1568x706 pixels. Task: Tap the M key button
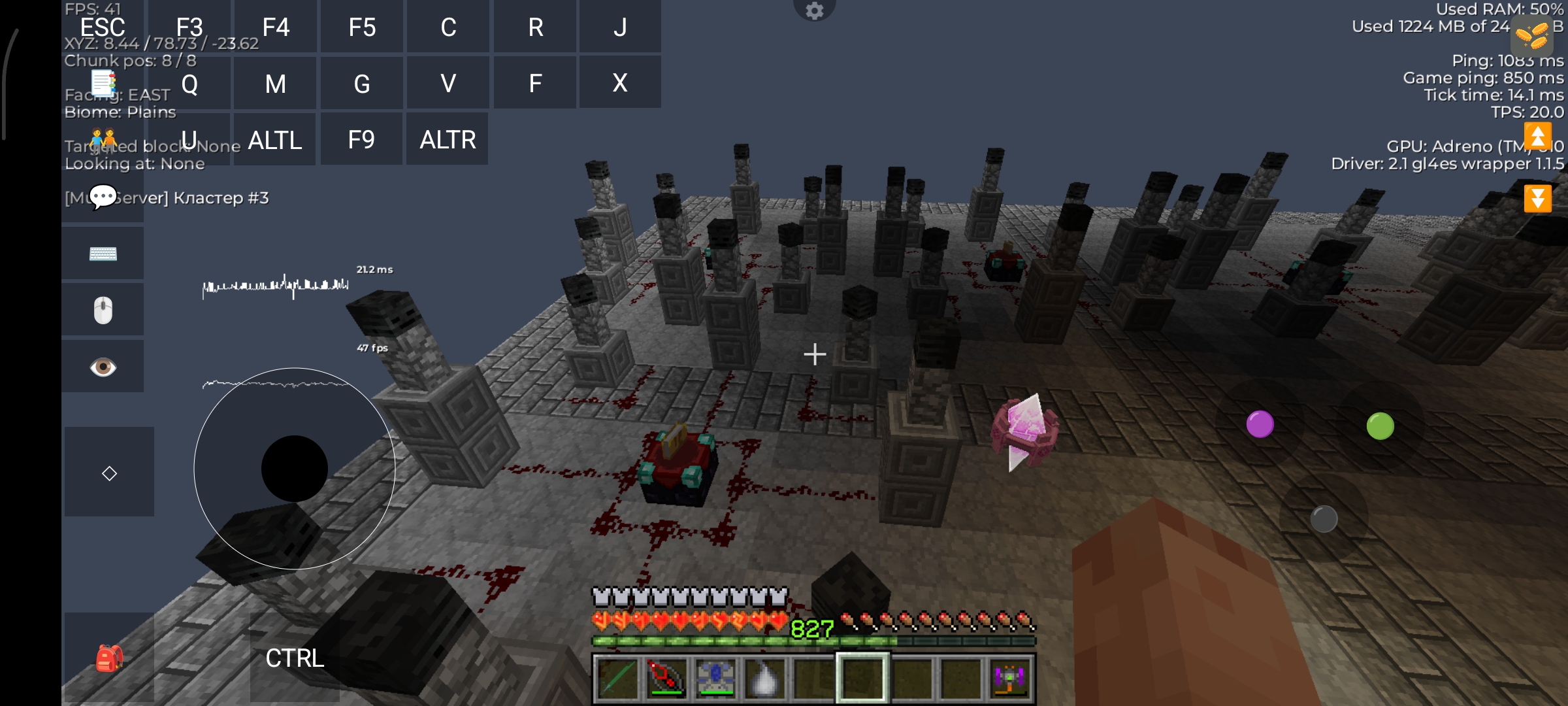(x=275, y=84)
